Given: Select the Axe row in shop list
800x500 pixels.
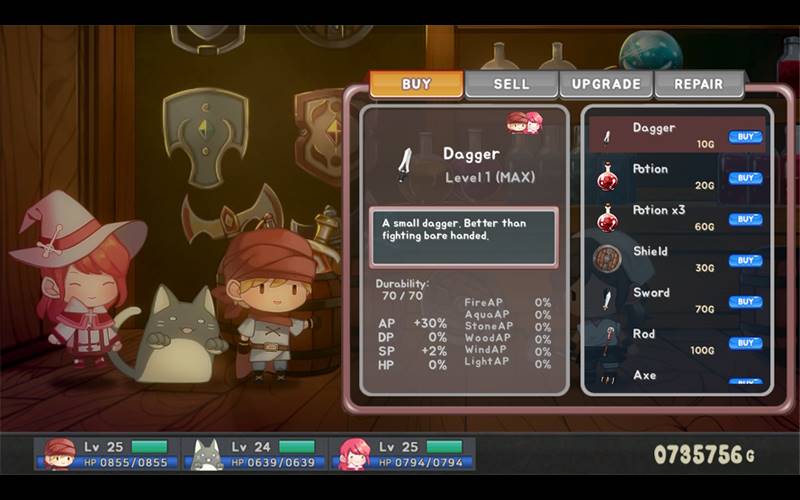Looking at the screenshot, I should point(676,376).
